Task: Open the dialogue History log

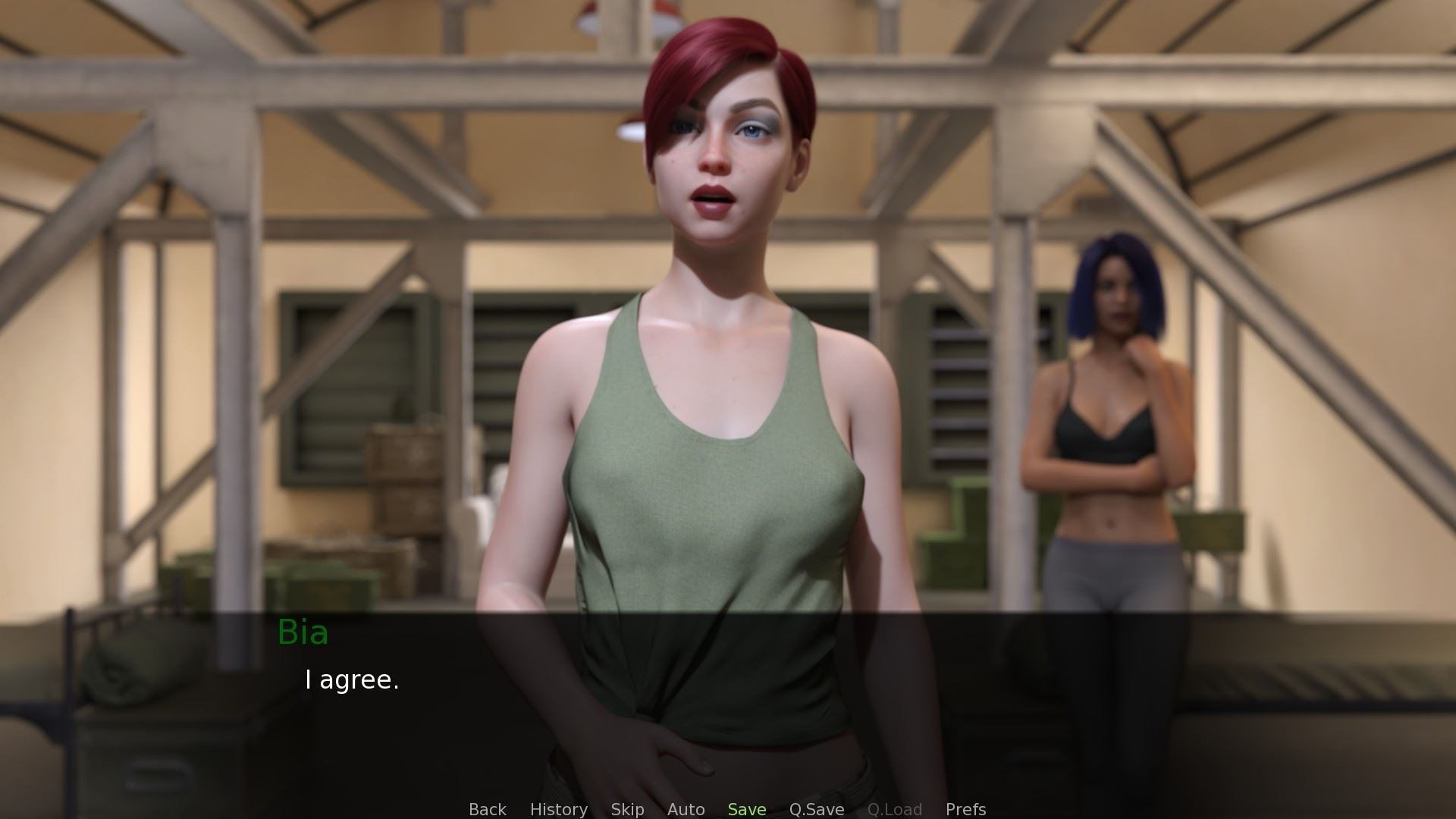Action: click(558, 809)
